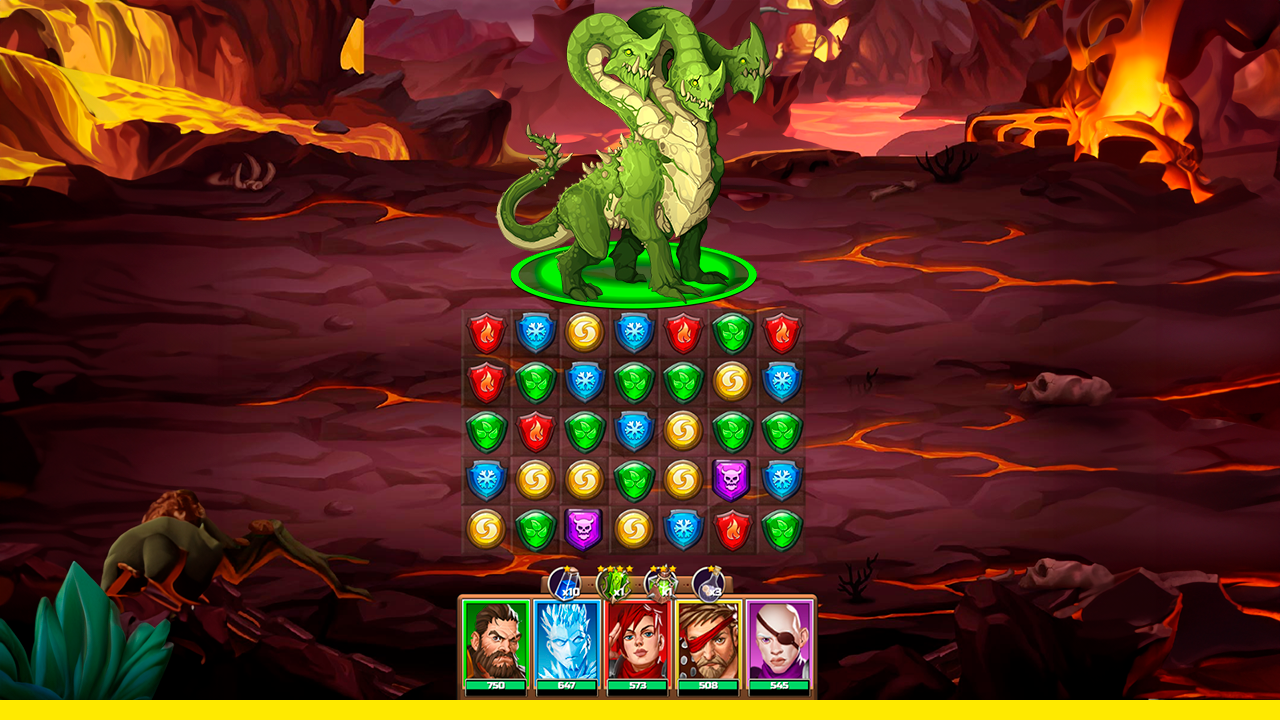Click the 750 health bar of the first hero
Screen dimensions: 1280x720
point(495,686)
